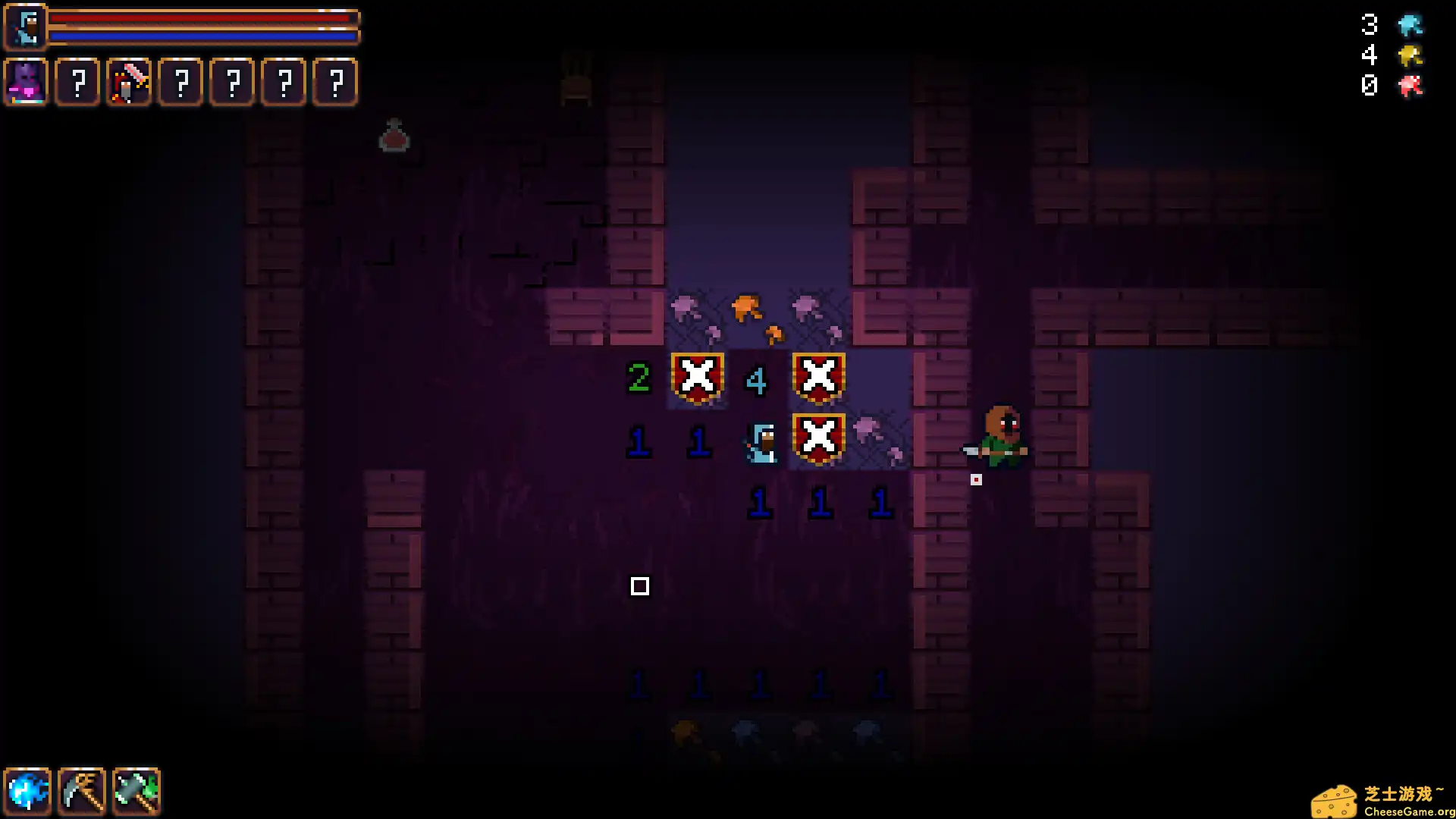Unflag the X shield next to number 2
This screenshot has width=1456, height=819.
[x=697, y=375]
